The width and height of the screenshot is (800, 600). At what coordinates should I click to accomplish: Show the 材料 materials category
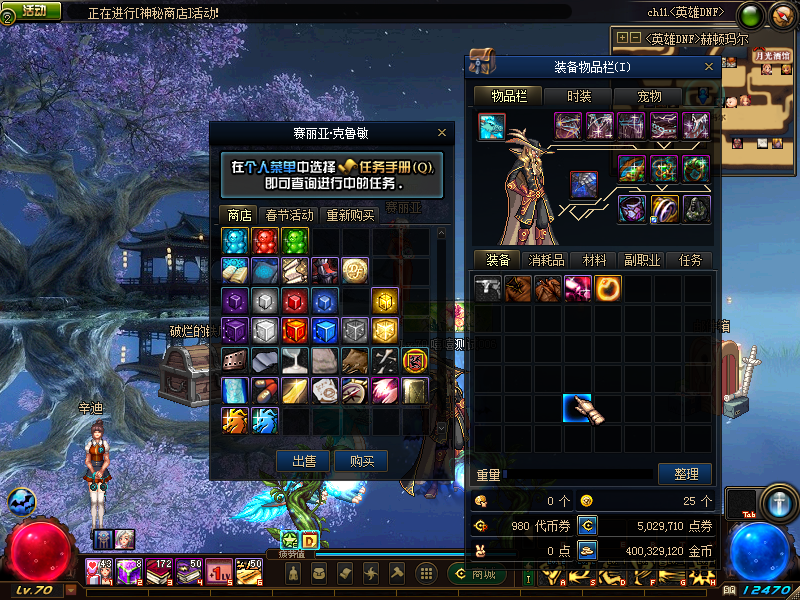coord(594,260)
